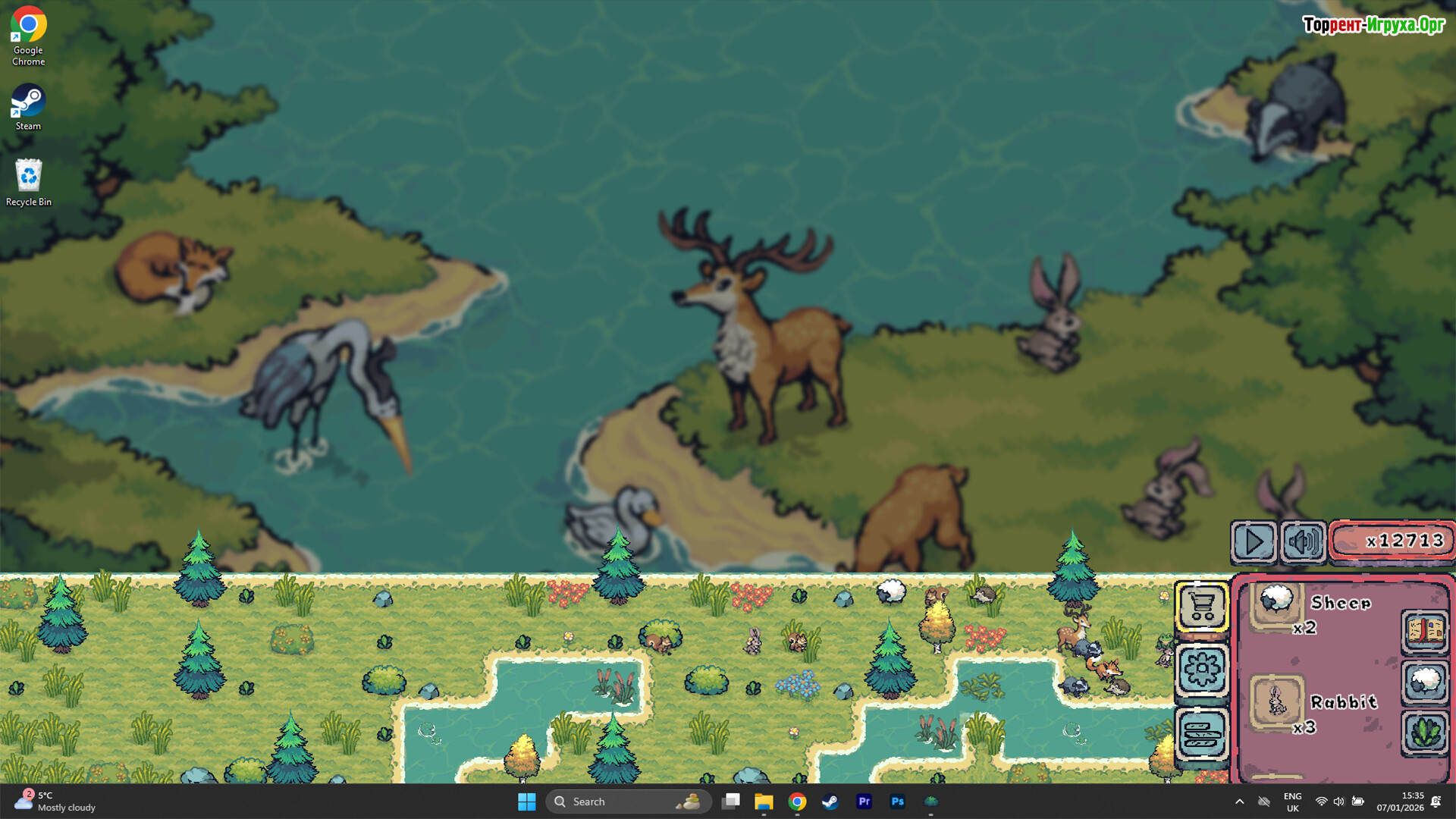Choose the sheep animals category icon
1456x819 pixels.
click(x=1425, y=682)
